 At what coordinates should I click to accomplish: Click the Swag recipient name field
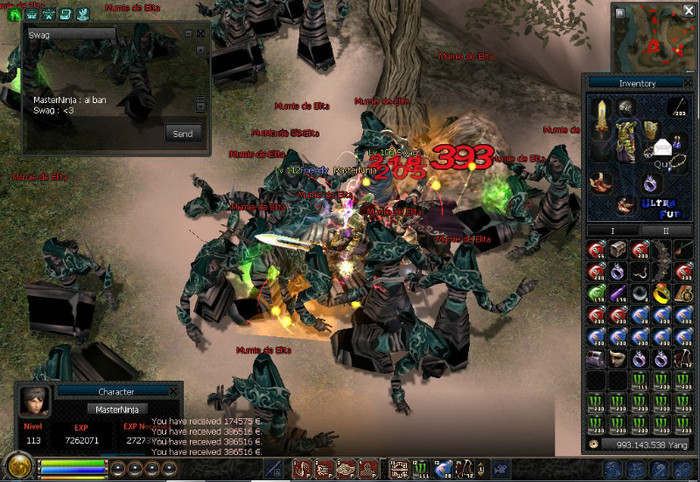pyautogui.click(x=70, y=33)
